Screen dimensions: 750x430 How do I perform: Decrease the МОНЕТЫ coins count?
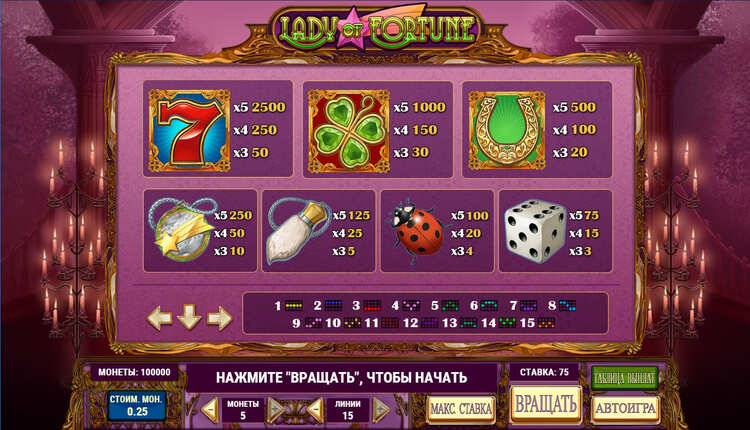pyautogui.click(x=210, y=408)
